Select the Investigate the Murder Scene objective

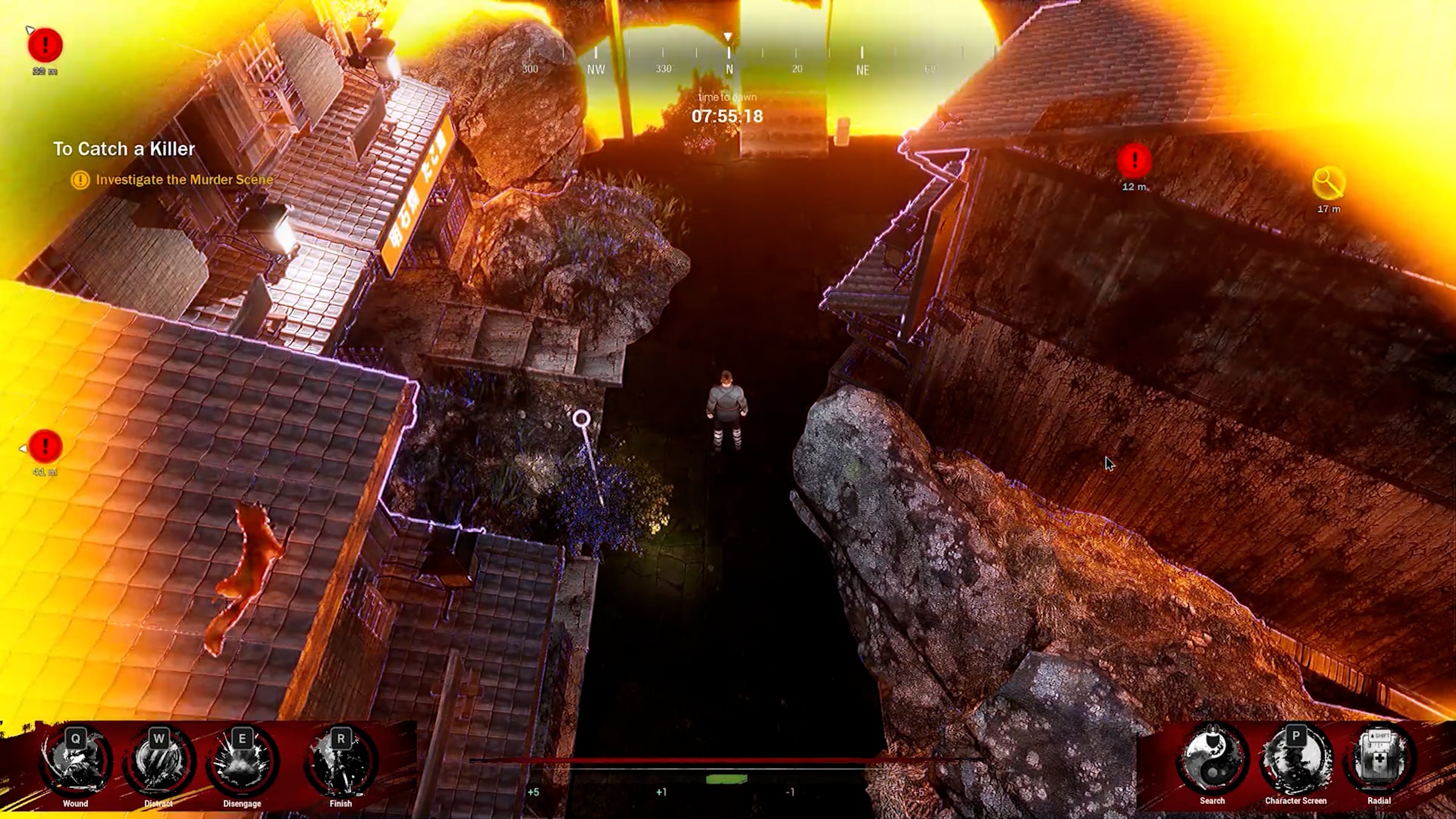click(x=184, y=180)
